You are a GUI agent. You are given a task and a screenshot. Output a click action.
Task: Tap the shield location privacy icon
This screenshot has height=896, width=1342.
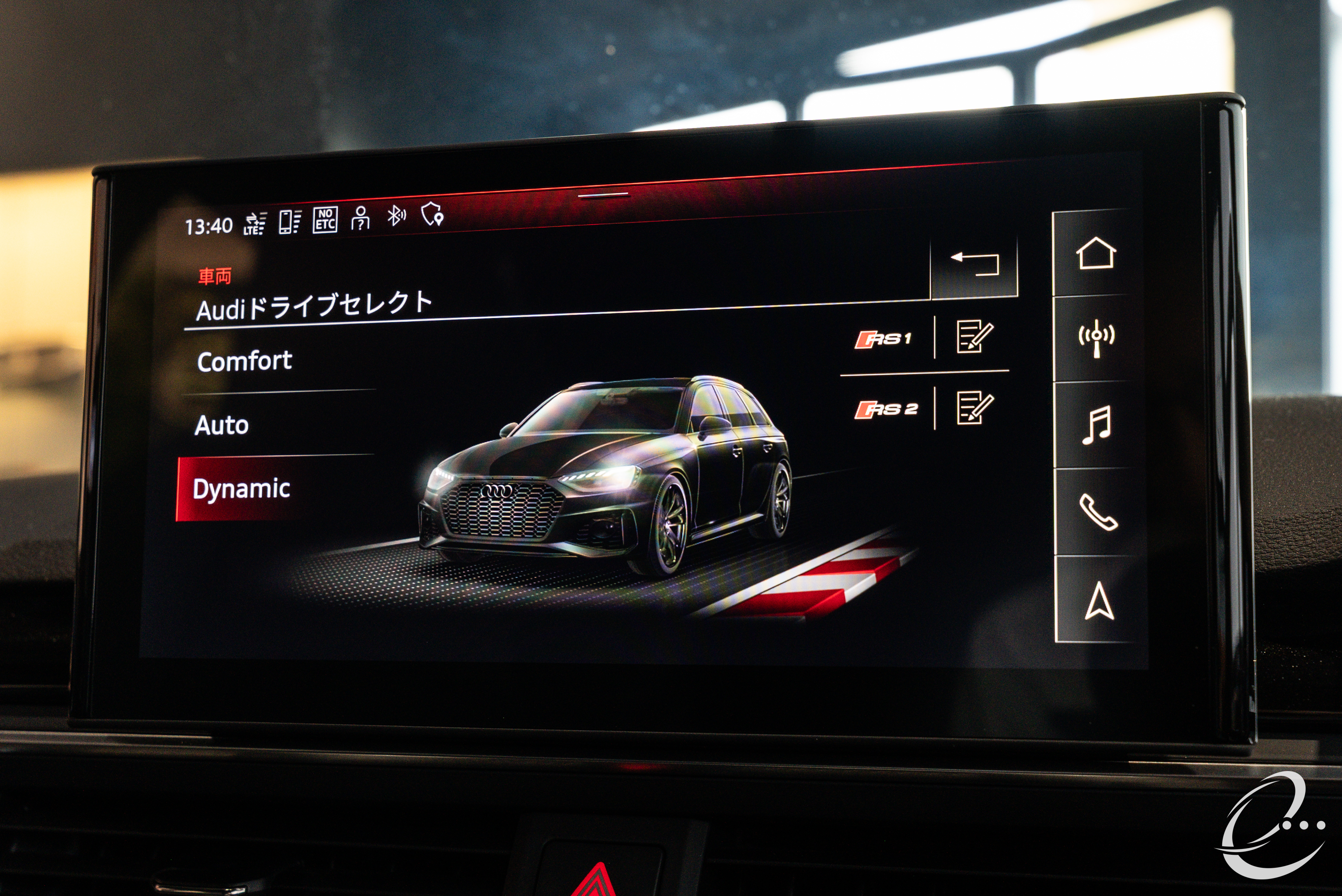coord(432,214)
